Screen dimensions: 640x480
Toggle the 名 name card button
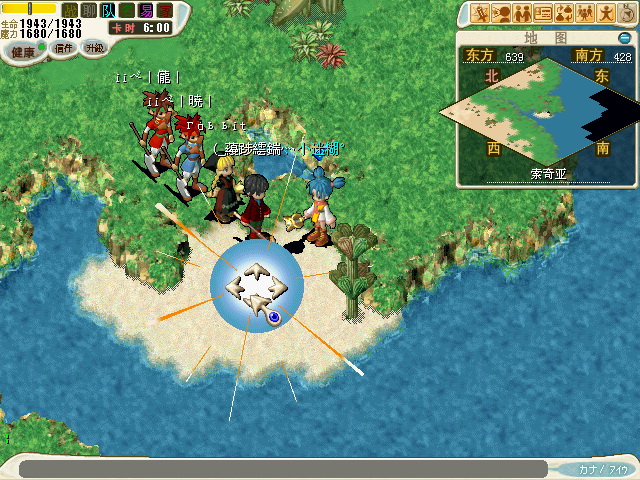pyautogui.click(x=126, y=10)
